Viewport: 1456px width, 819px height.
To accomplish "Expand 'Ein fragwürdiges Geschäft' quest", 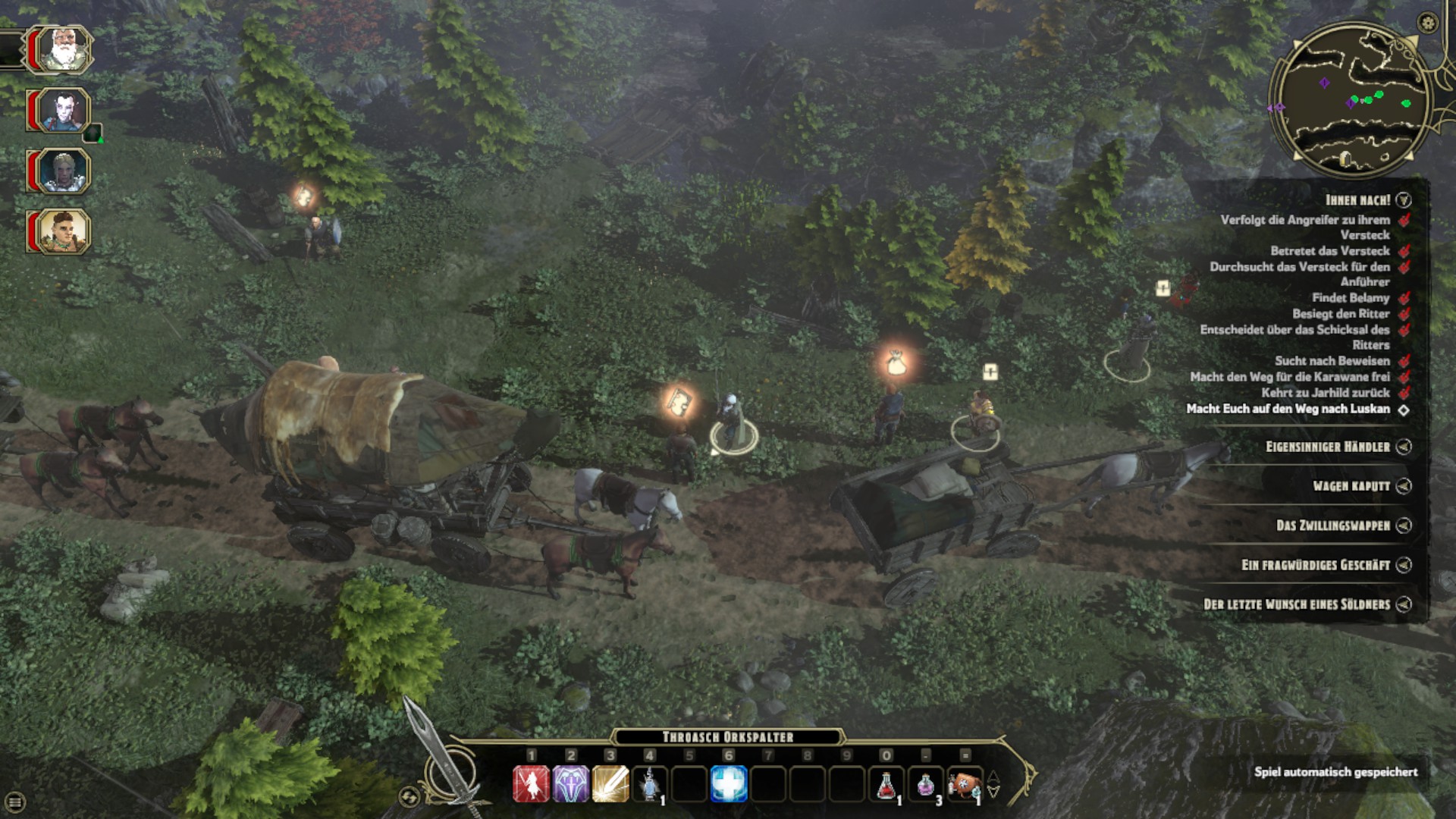I will [1404, 565].
